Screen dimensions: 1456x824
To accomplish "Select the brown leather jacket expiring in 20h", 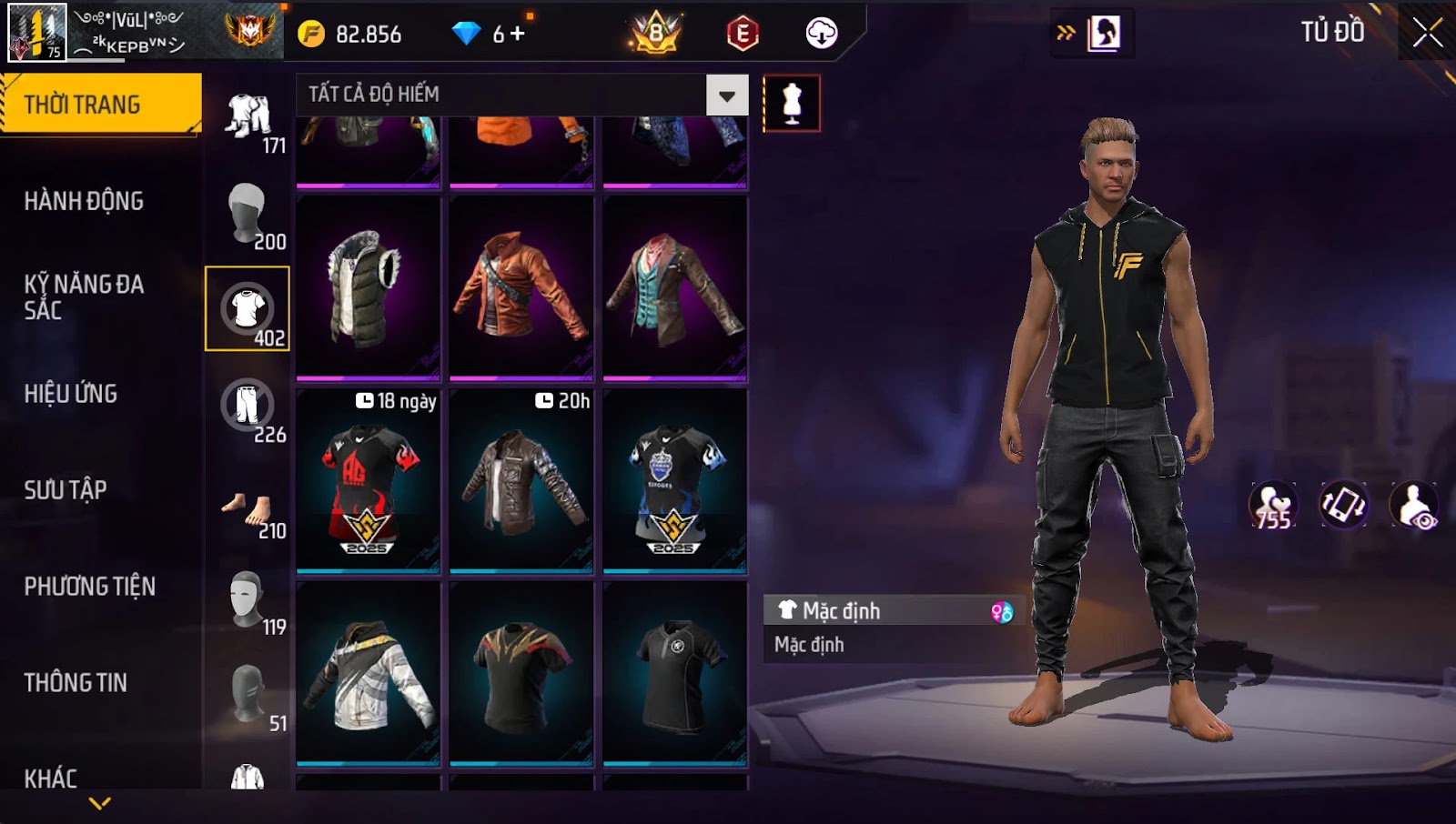I will coord(521,482).
